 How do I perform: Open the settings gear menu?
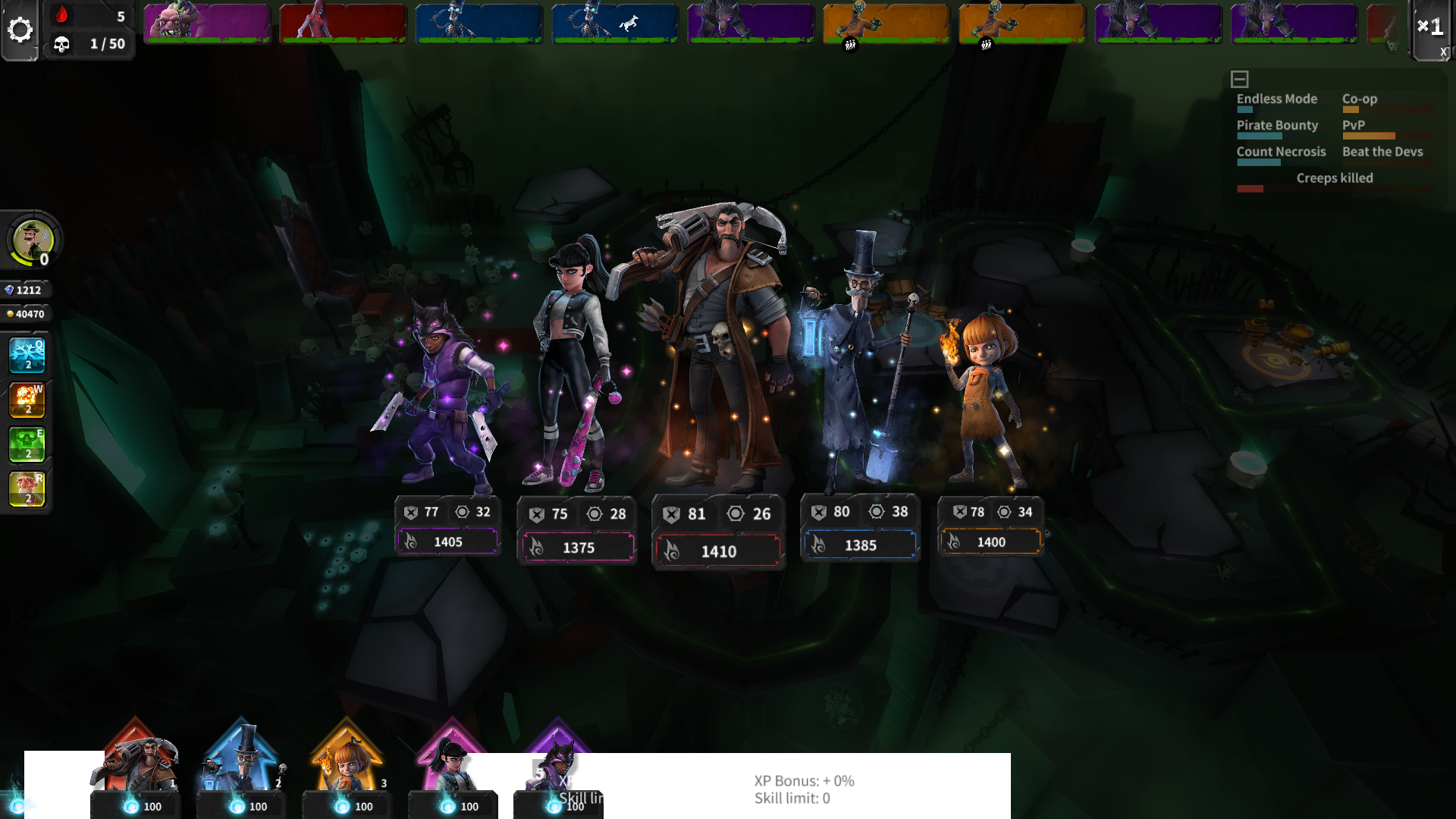tap(21, 29)
